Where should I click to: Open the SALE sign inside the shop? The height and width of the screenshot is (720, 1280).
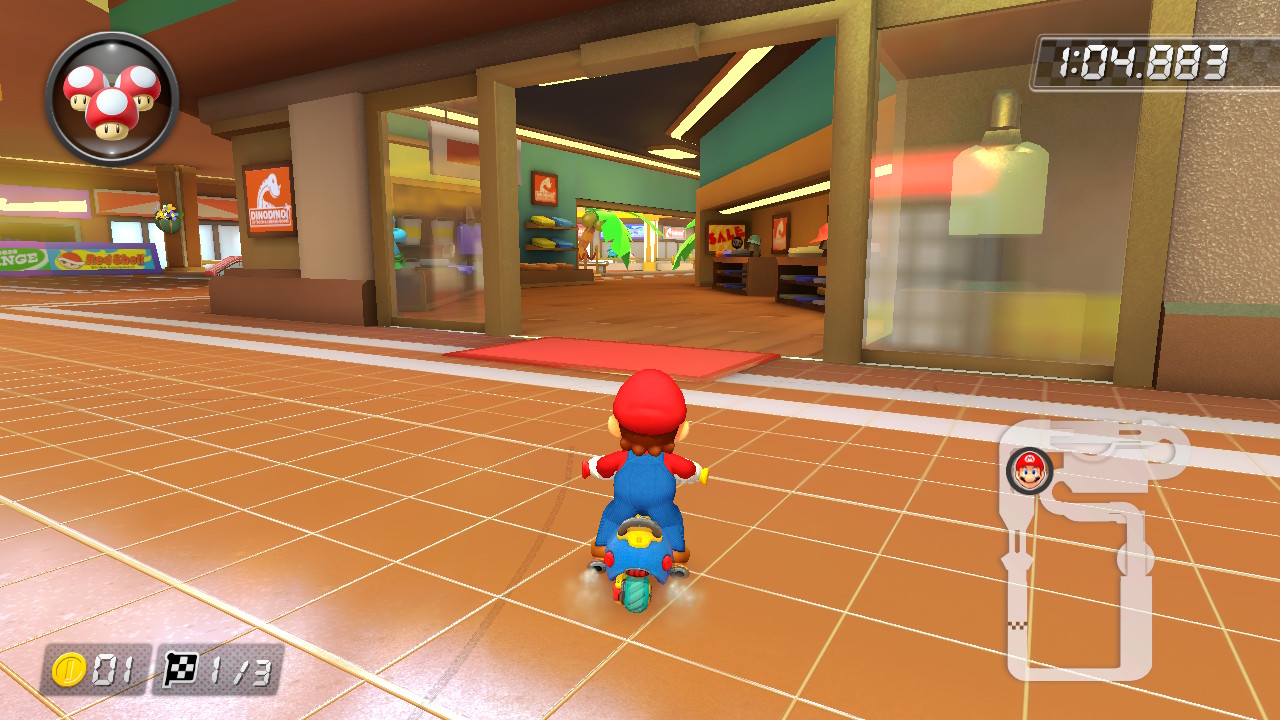pos(726,236)
